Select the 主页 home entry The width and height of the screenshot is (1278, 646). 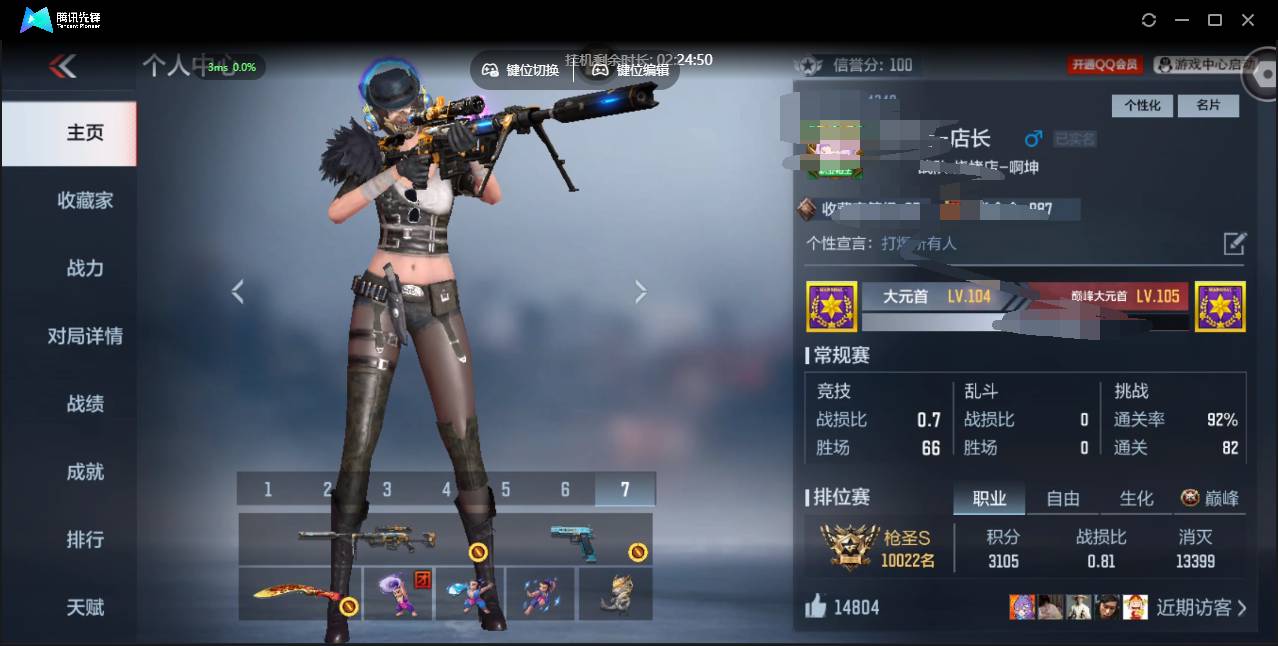[x=85, y=133]
